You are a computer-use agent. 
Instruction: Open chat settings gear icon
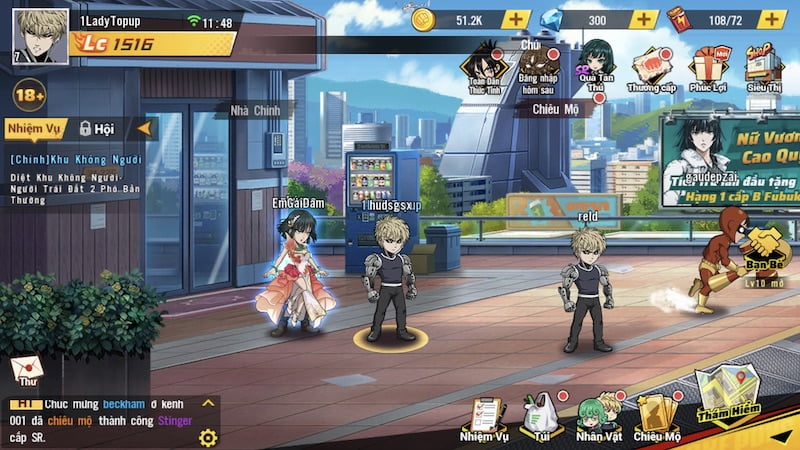(x=208, y=437)
